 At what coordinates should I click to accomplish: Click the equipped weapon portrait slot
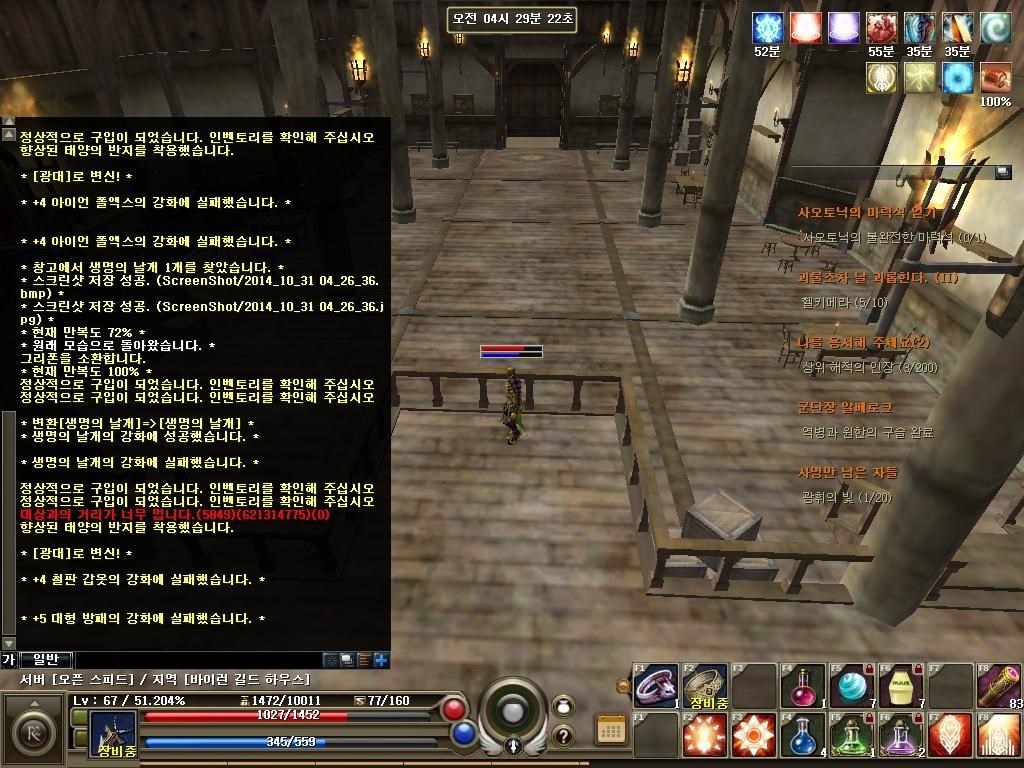point(113,733)
